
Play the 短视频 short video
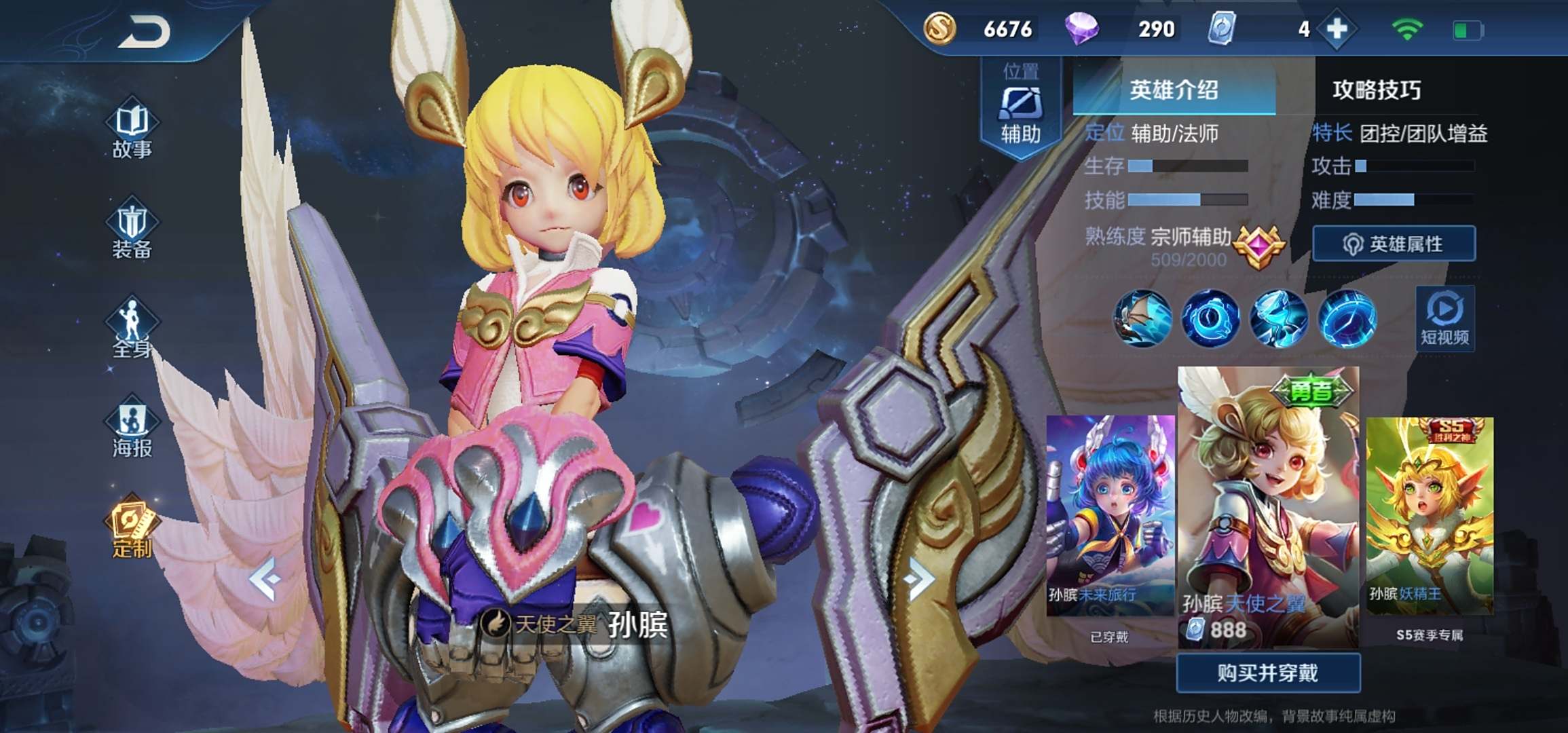1444,318
